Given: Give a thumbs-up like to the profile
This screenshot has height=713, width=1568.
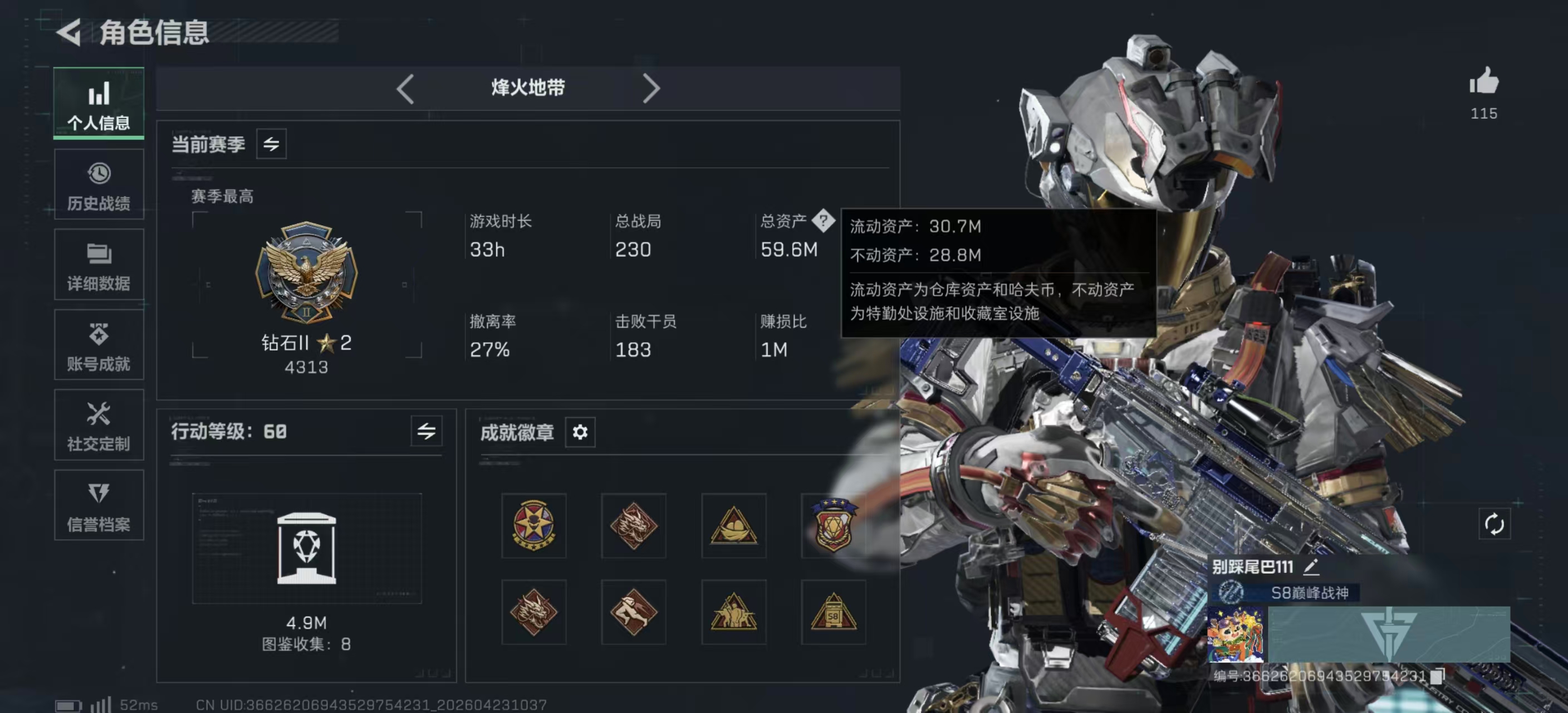Looking at the screenshot, I should (1484, 81).
